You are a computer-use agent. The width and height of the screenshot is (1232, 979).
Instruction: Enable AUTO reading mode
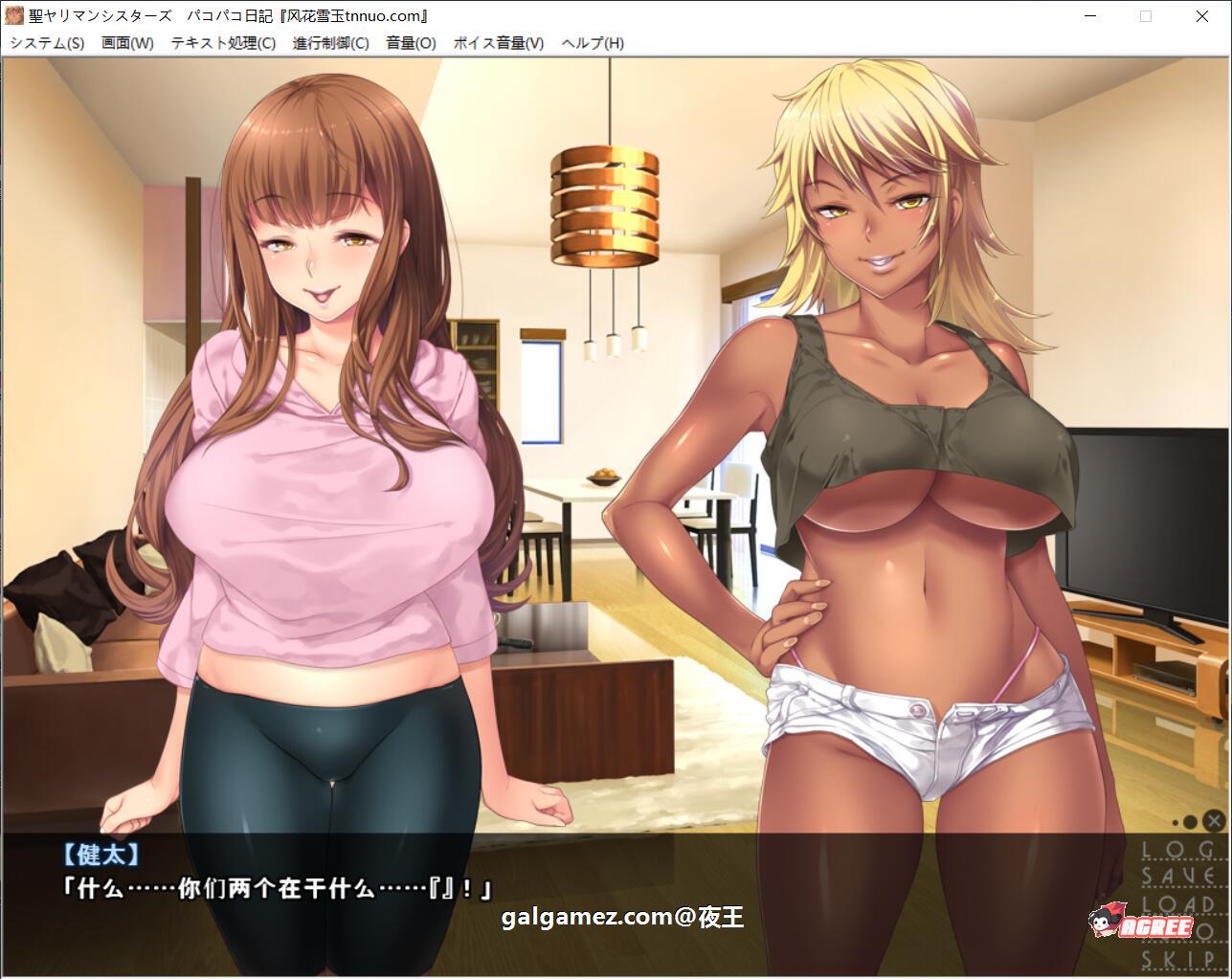[1187, 928]
